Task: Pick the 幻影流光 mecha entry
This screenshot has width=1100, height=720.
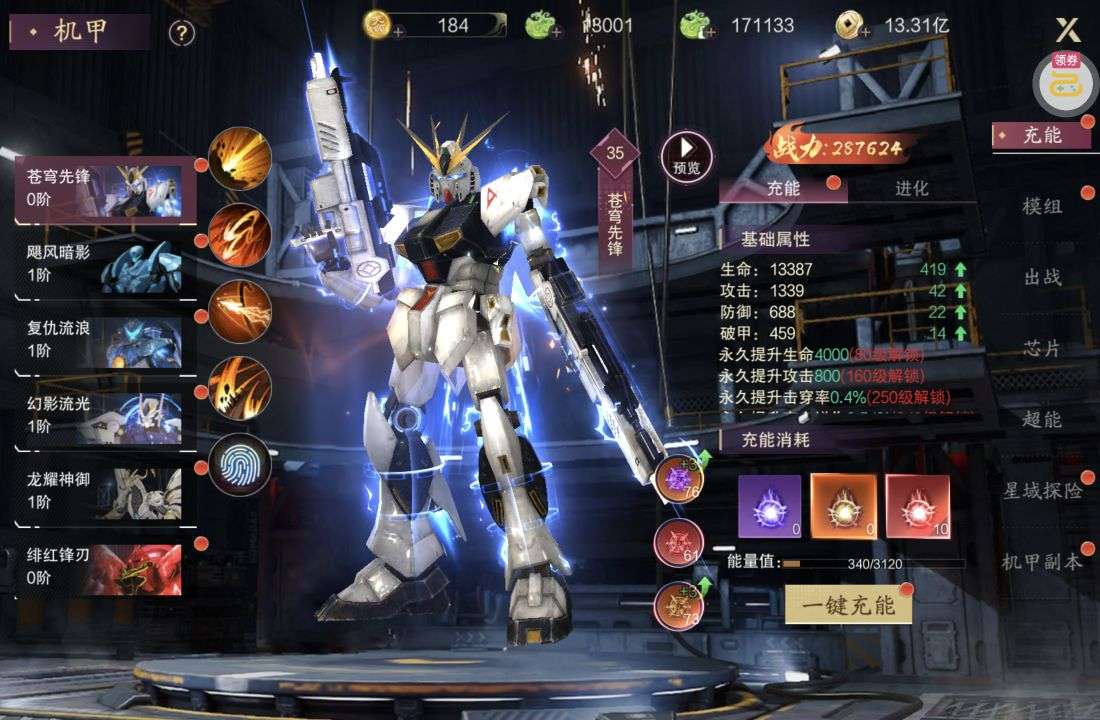Action: pos(105,416)
